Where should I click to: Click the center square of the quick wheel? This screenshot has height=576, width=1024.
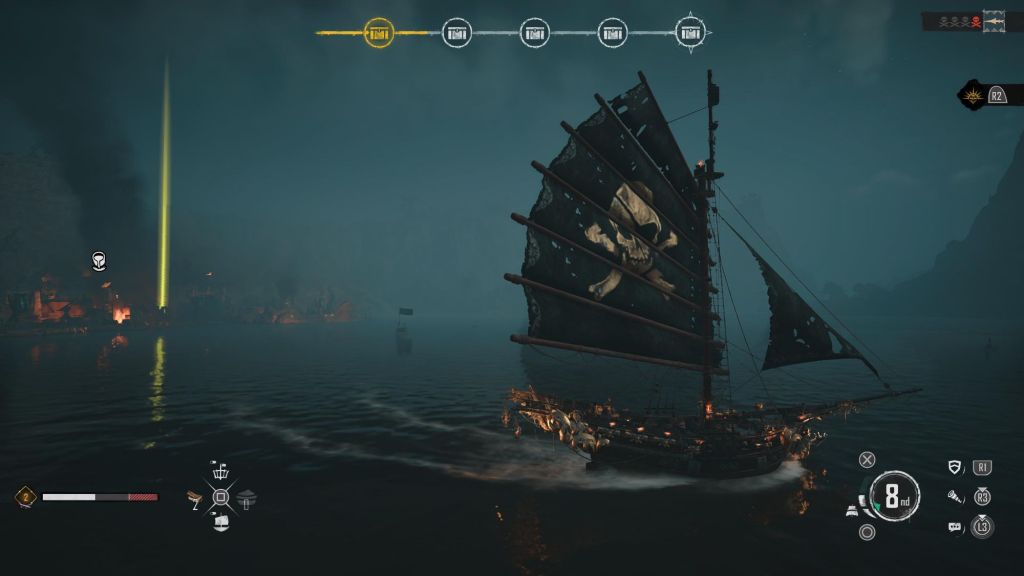(220, 497)
